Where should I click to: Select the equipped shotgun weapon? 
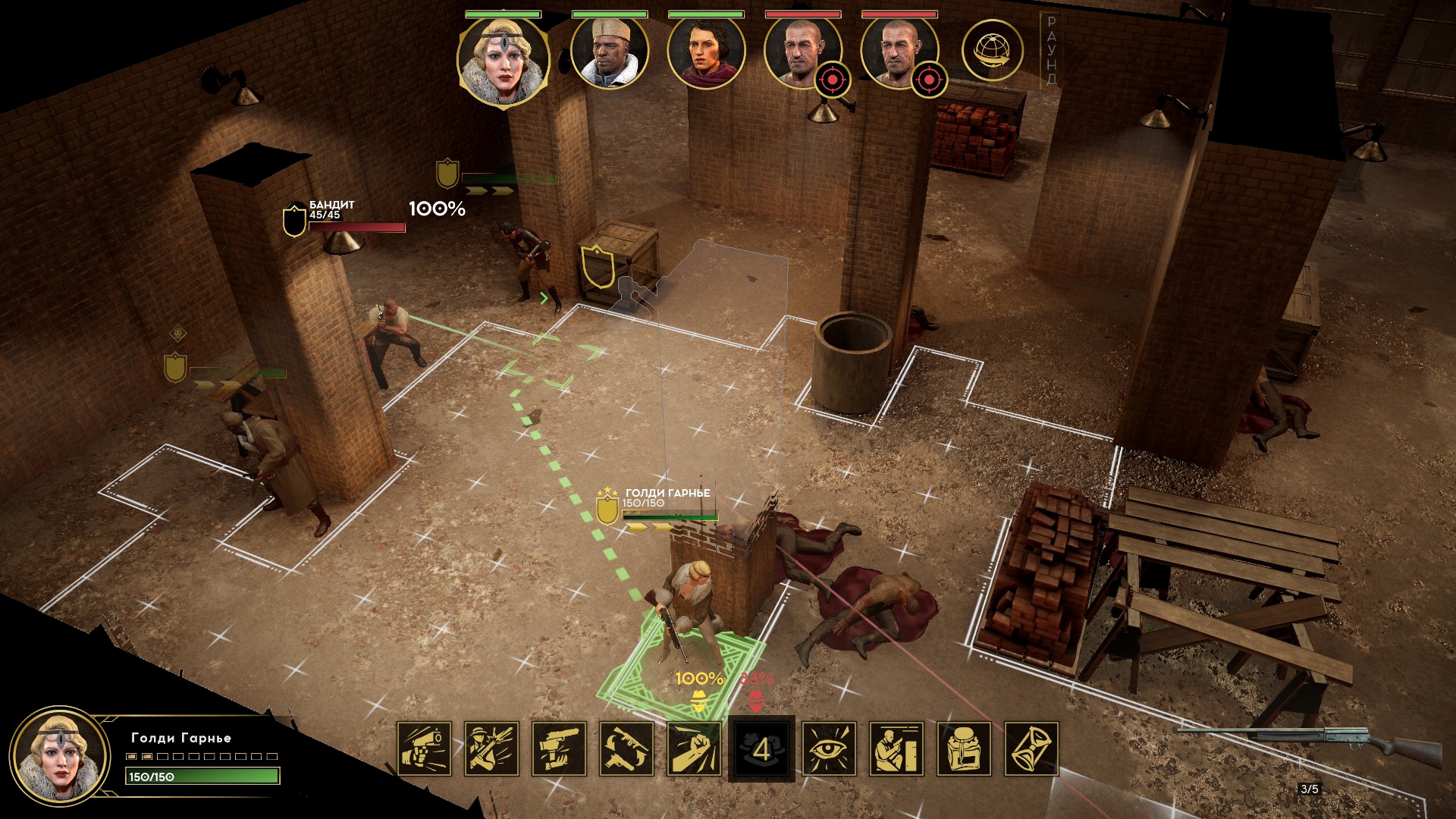[1308, 740]
